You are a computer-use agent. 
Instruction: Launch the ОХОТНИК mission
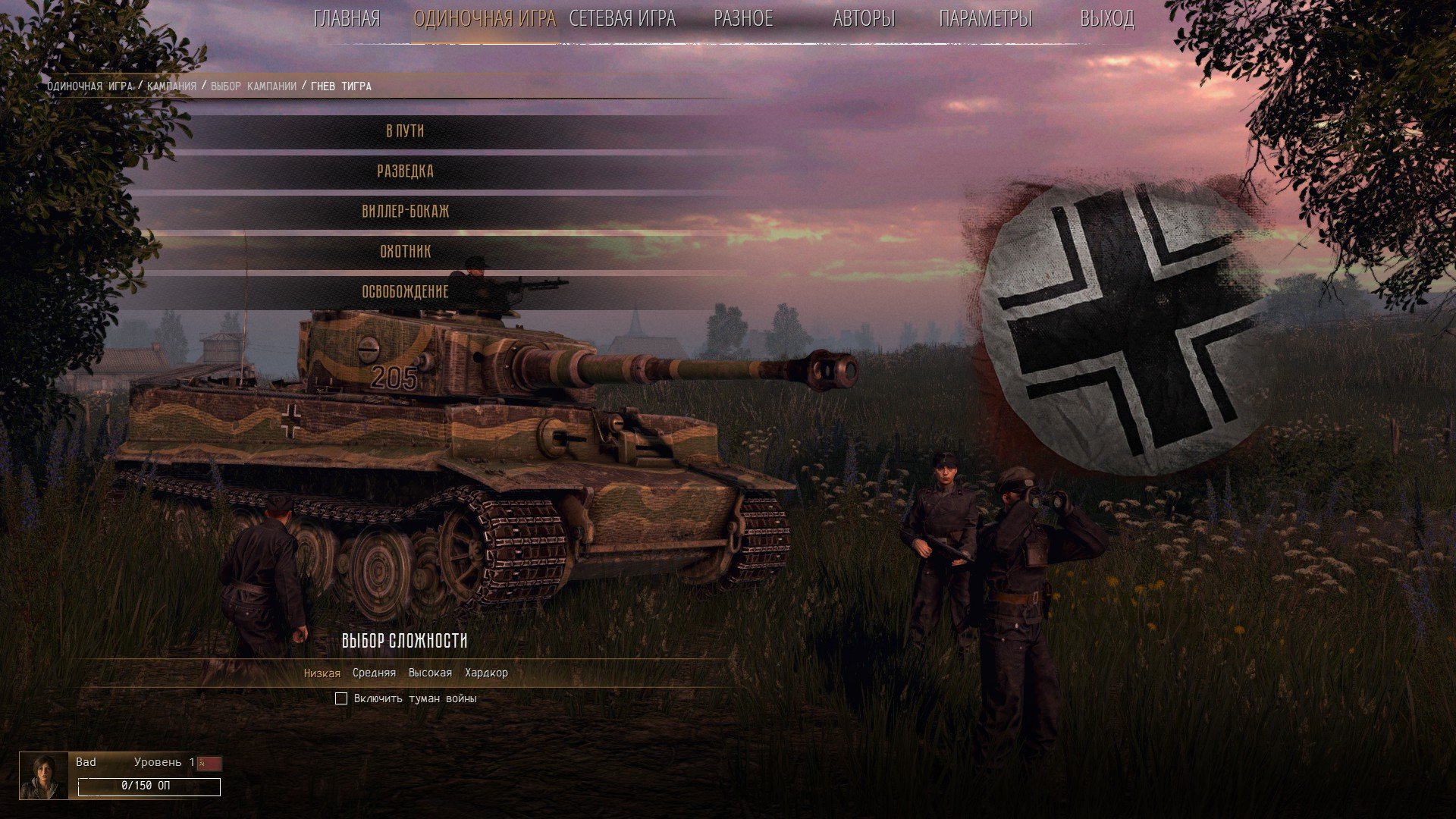click(405, 252)
